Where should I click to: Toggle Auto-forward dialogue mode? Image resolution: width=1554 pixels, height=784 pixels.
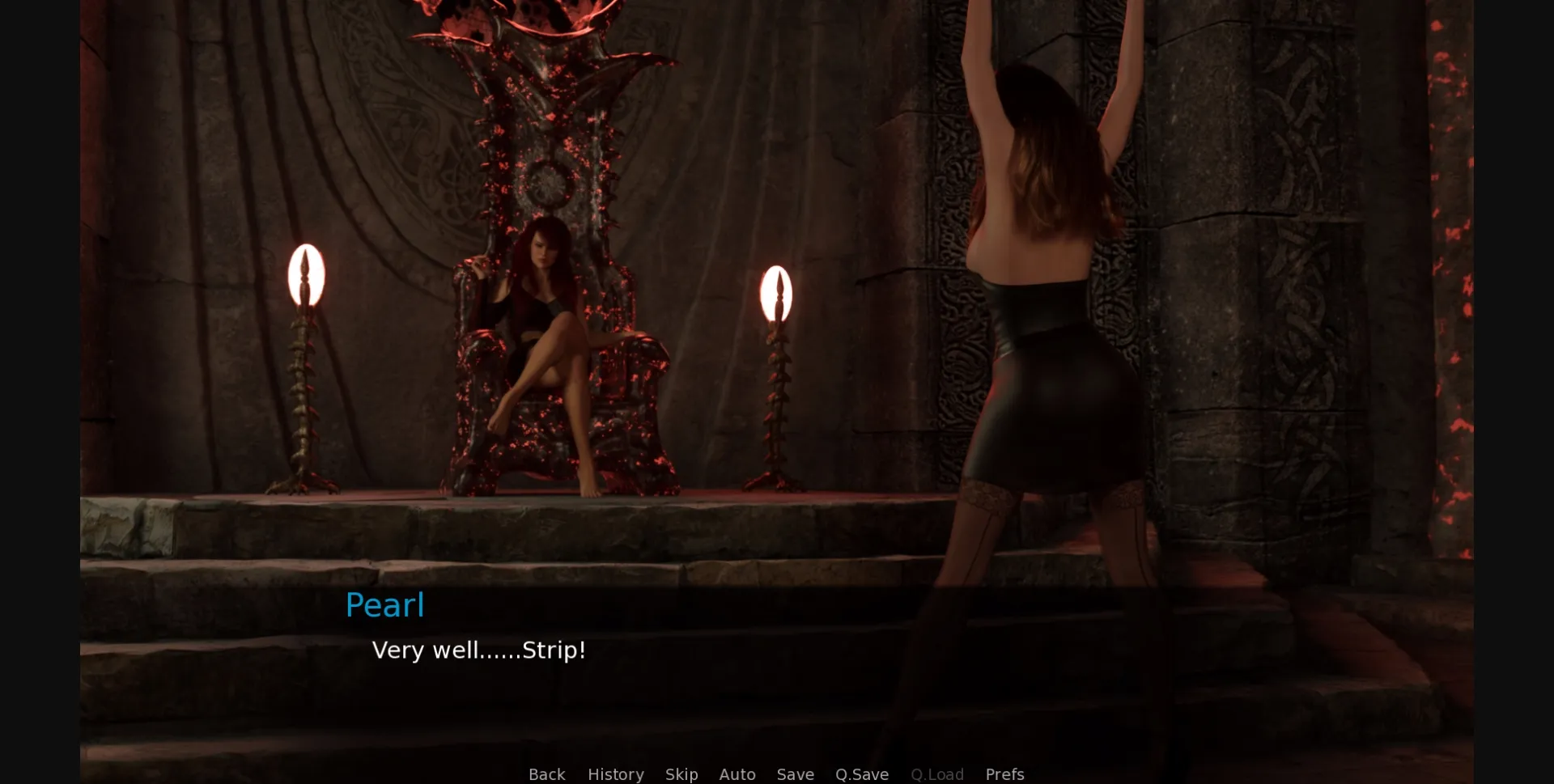click(737, 774)
